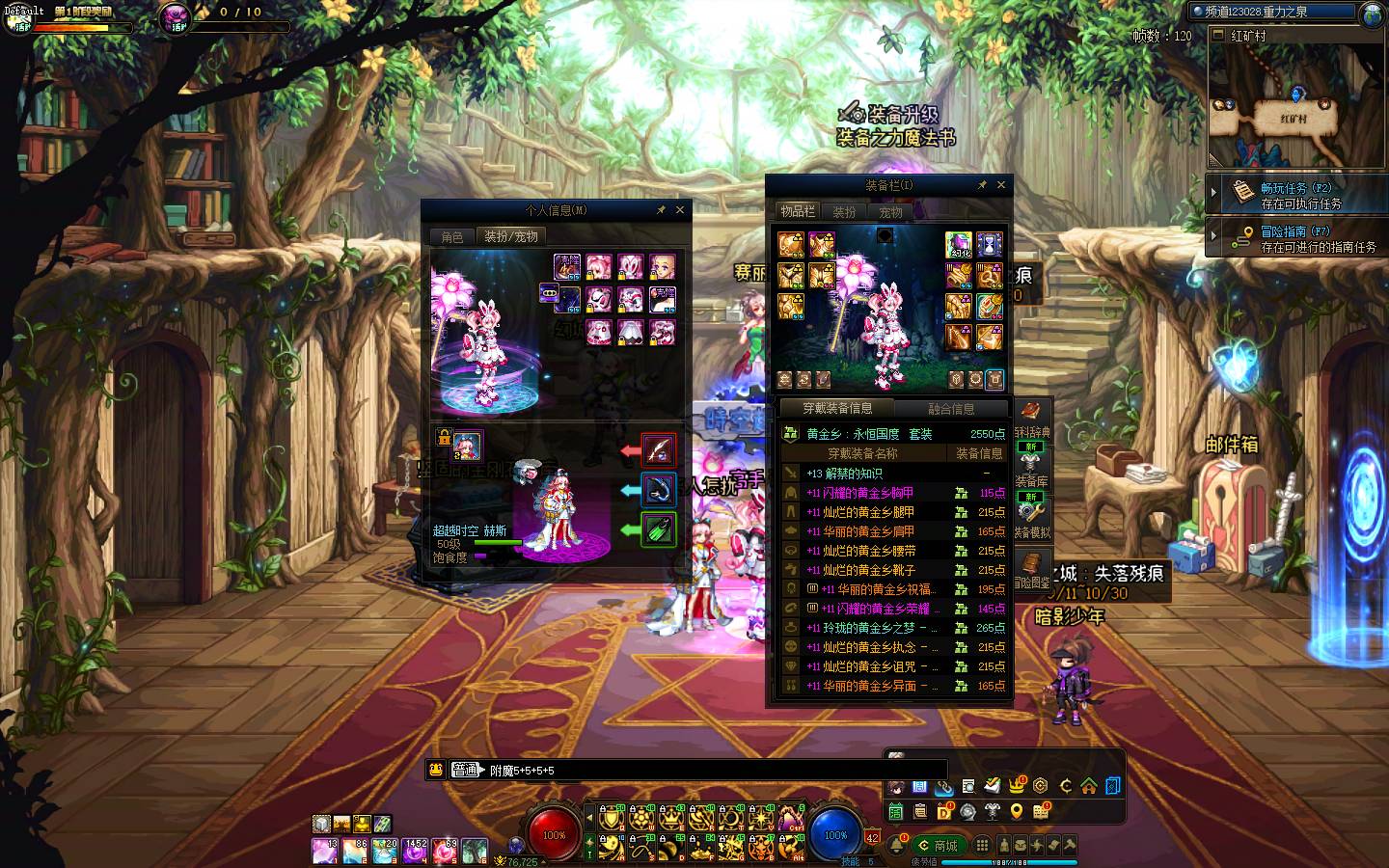
Task: Click the 红矿村 minimap
Action: pyautogui.click(x=1293, y=106)
